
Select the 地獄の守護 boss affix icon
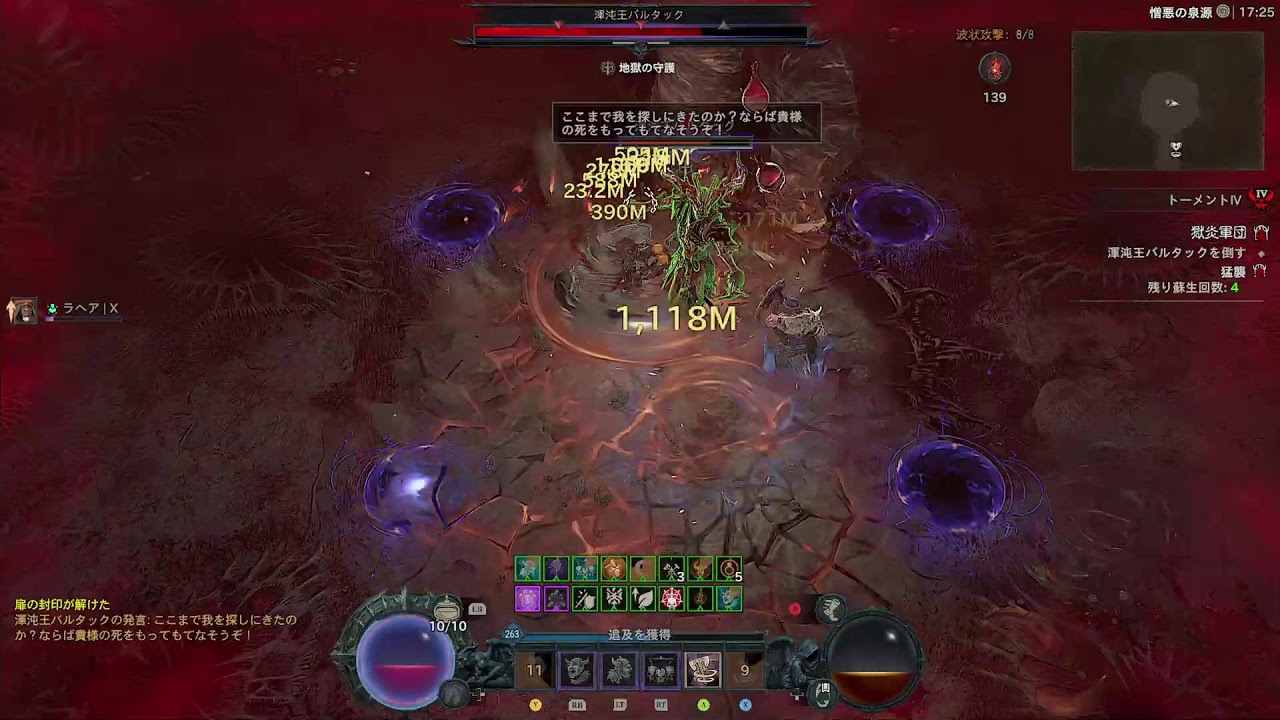[x=608, y=68]
